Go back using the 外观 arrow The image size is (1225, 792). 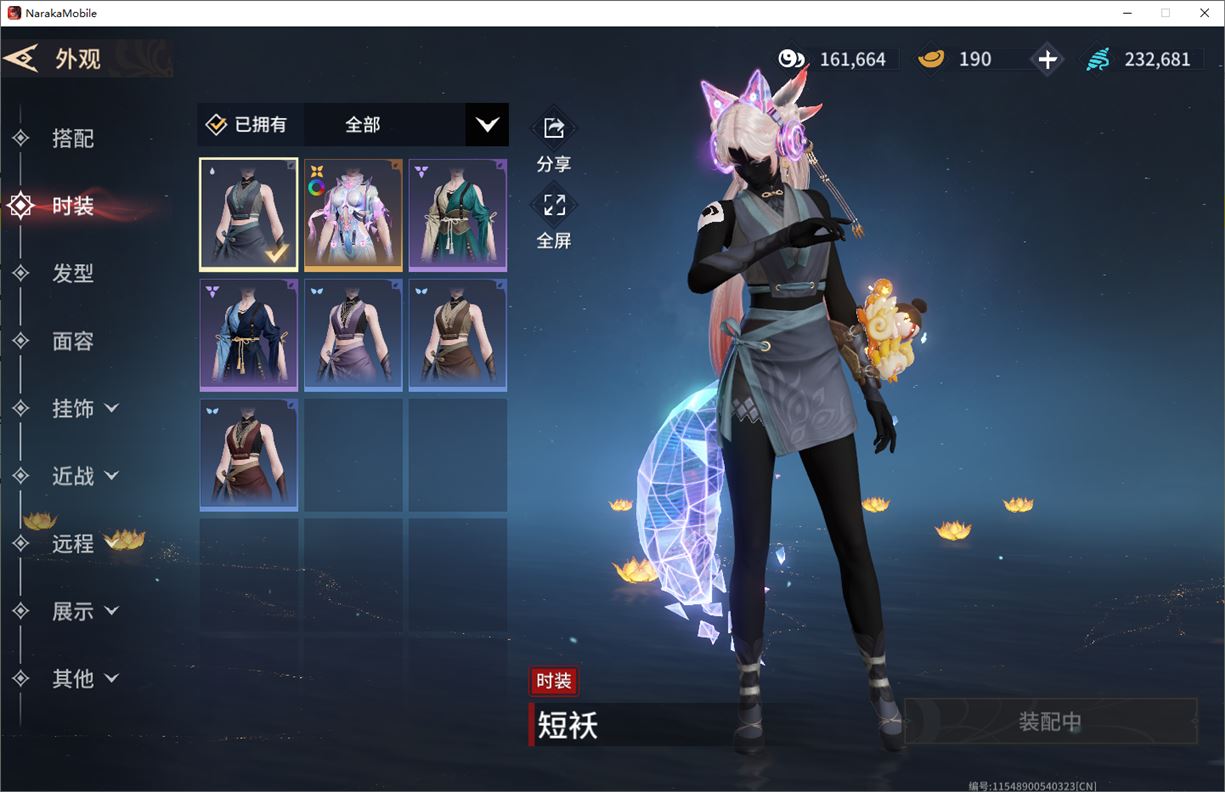22,58
